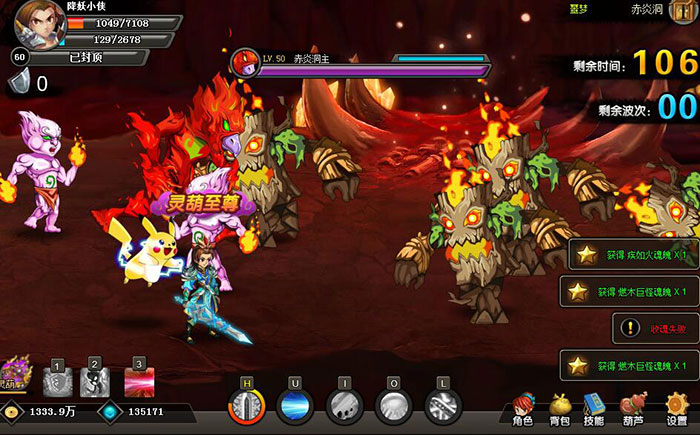Activate the blue wave U skill
The width and height of the screenshot is (700, 435).
tap(295, 407)
